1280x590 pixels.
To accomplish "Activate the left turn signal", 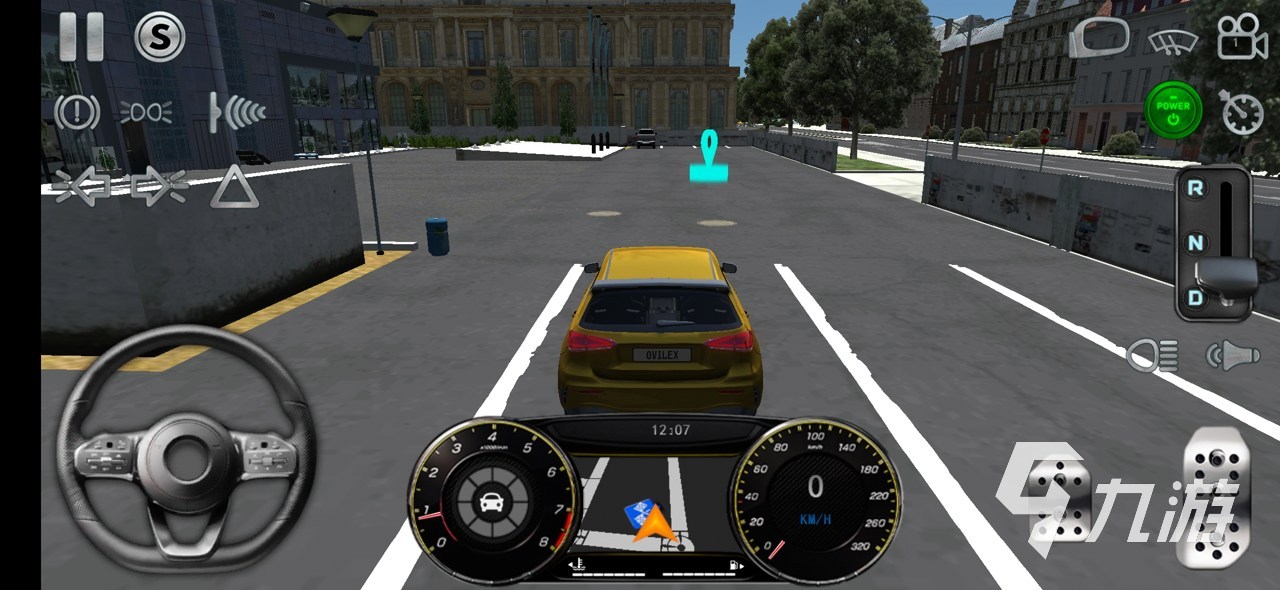I will (x=82, y=187).
